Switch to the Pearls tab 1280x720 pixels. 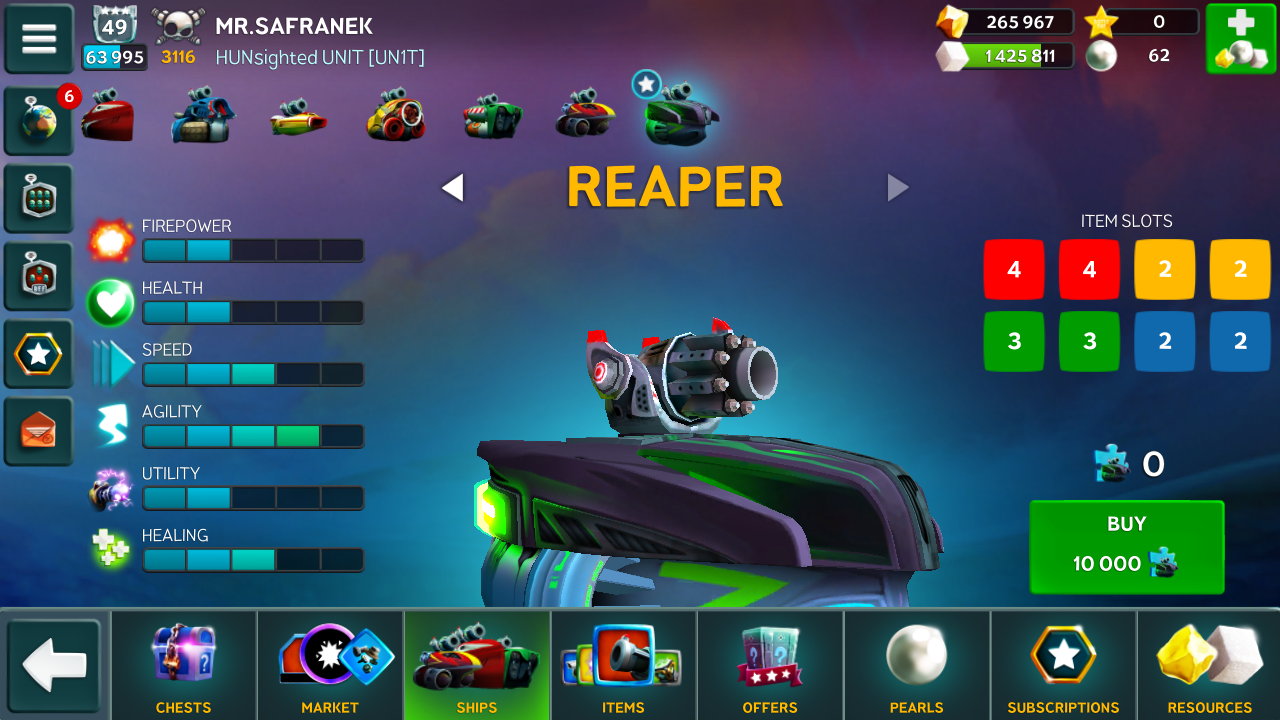pos(916,665)
